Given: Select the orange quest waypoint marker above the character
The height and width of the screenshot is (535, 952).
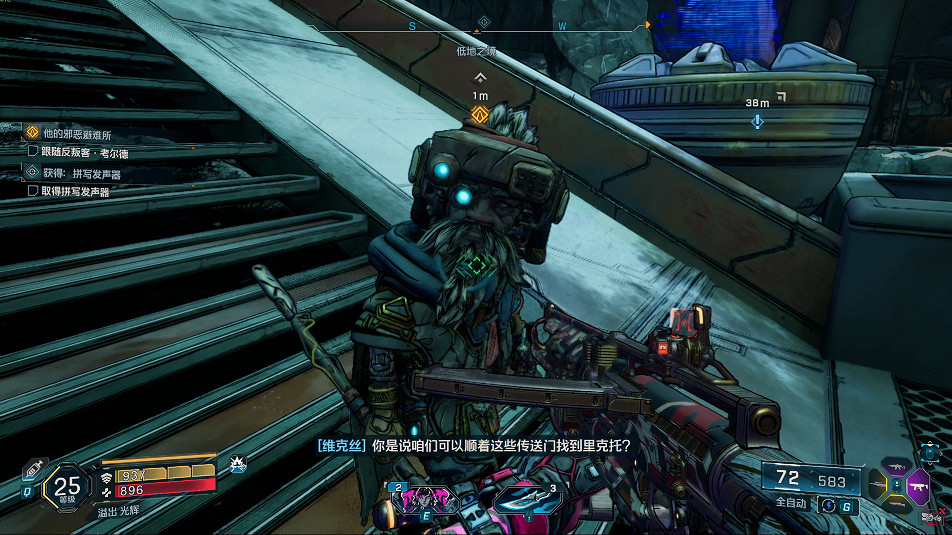Looking at the screenshot, I should point(480,114).
